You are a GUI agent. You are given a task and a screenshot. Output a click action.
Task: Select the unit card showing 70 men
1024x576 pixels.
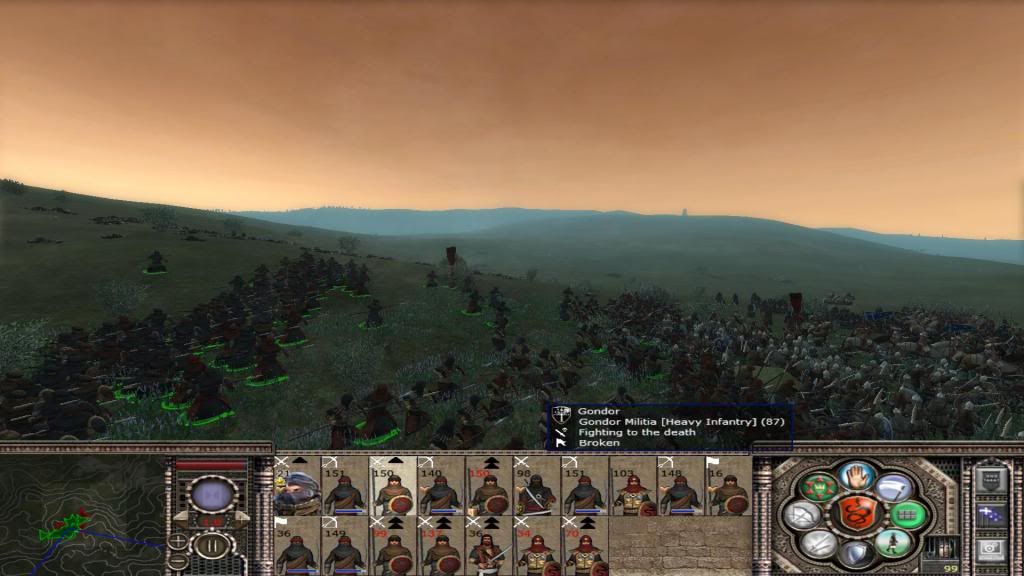pos(585,545)
